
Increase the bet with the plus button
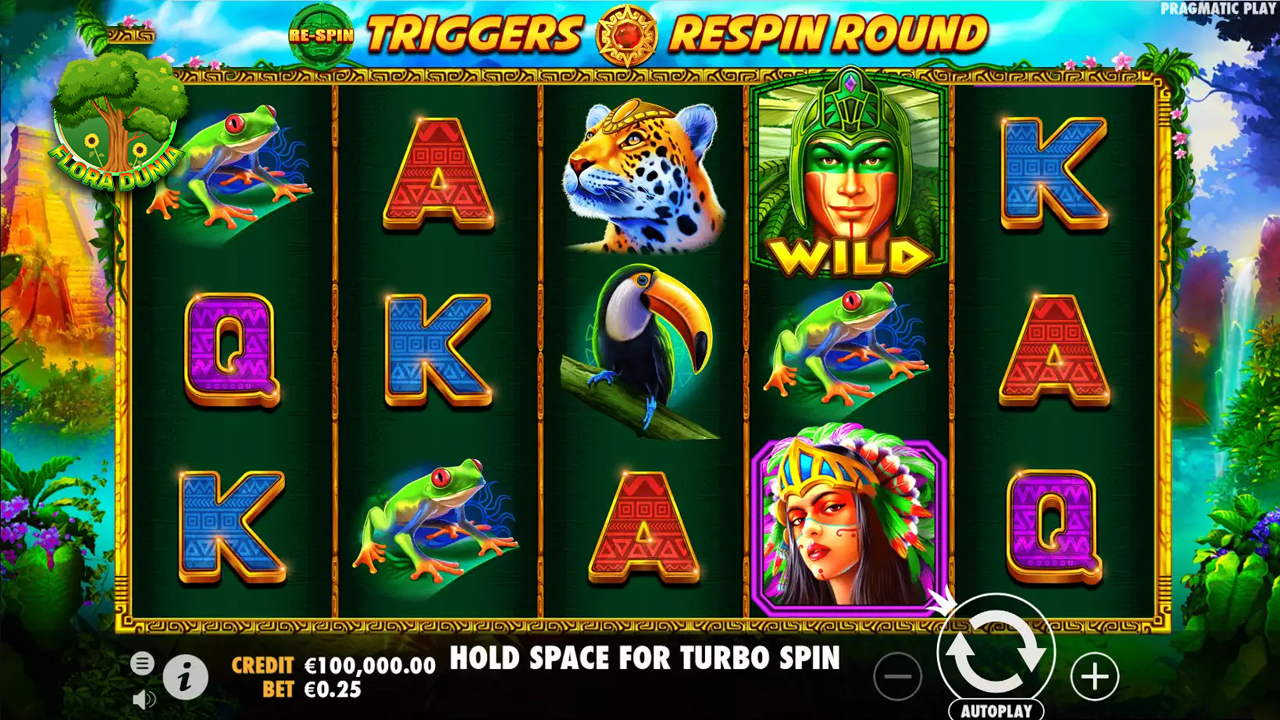pyautogui.click(x=1094, y=677)
